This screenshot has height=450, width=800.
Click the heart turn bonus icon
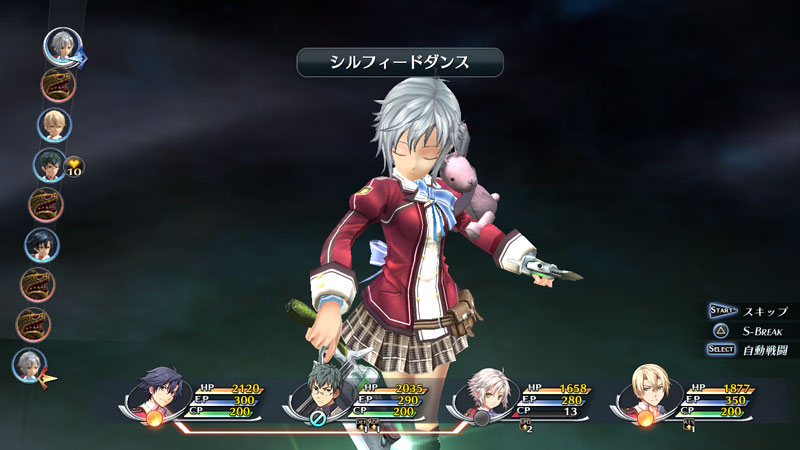(x=75, y=166)
